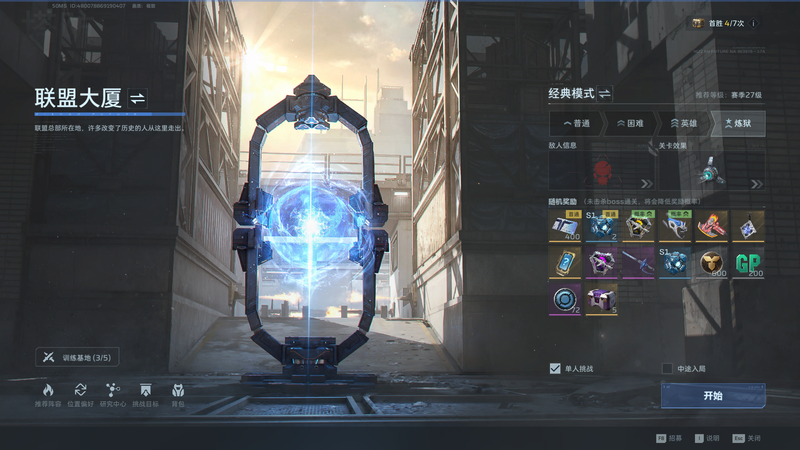This screenshot has width=800, height=450.
Task: Inspect the purple treasure chest reward
Action: point(601,298)
